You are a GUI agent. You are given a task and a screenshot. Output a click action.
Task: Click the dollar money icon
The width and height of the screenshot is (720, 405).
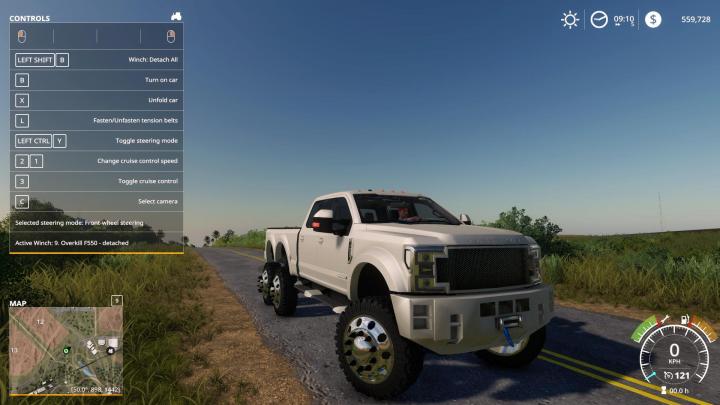(x=652, y=19)
